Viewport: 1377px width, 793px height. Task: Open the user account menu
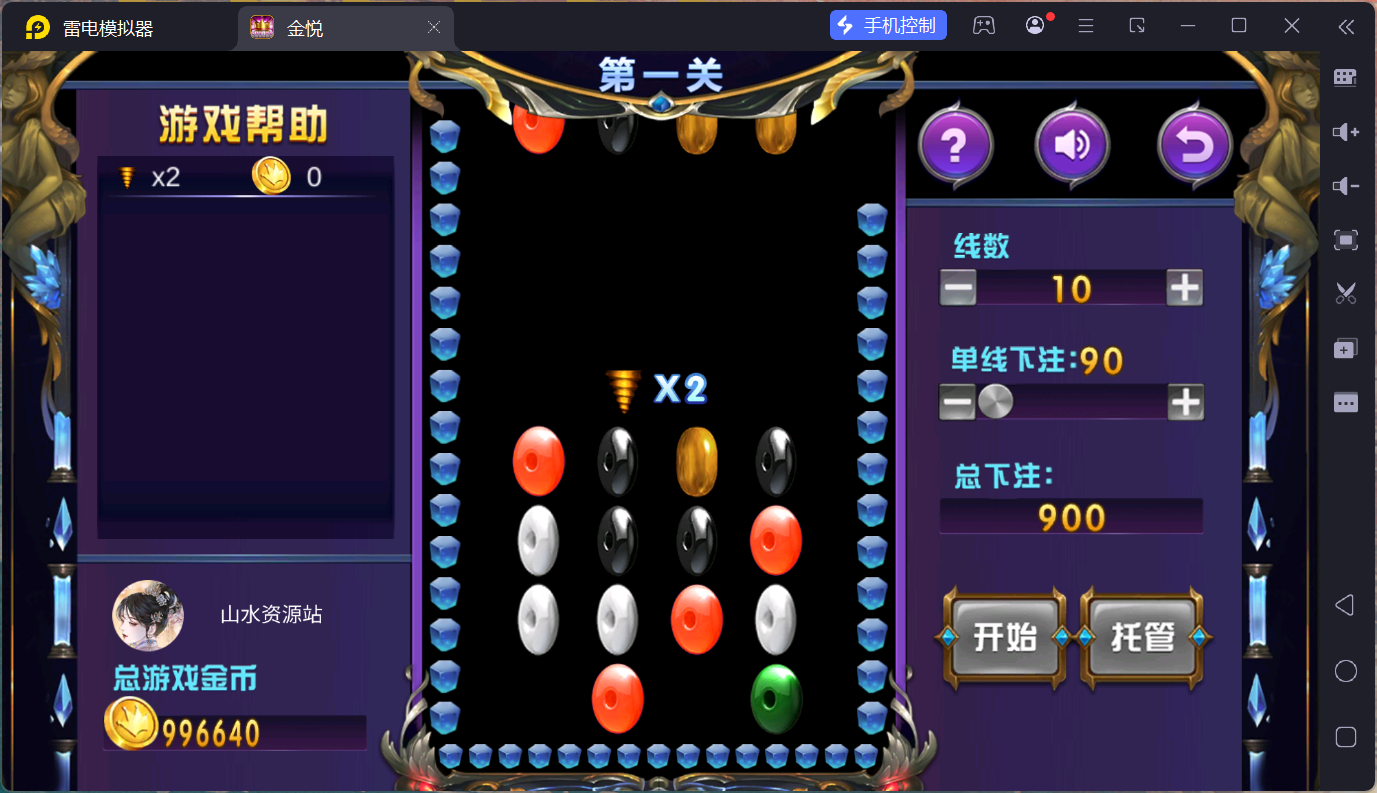(1034, 25)
